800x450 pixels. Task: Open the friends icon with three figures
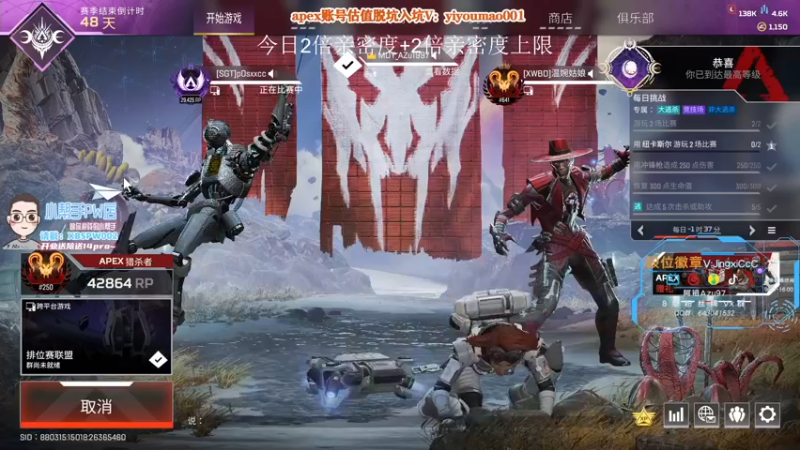[737, 413]
